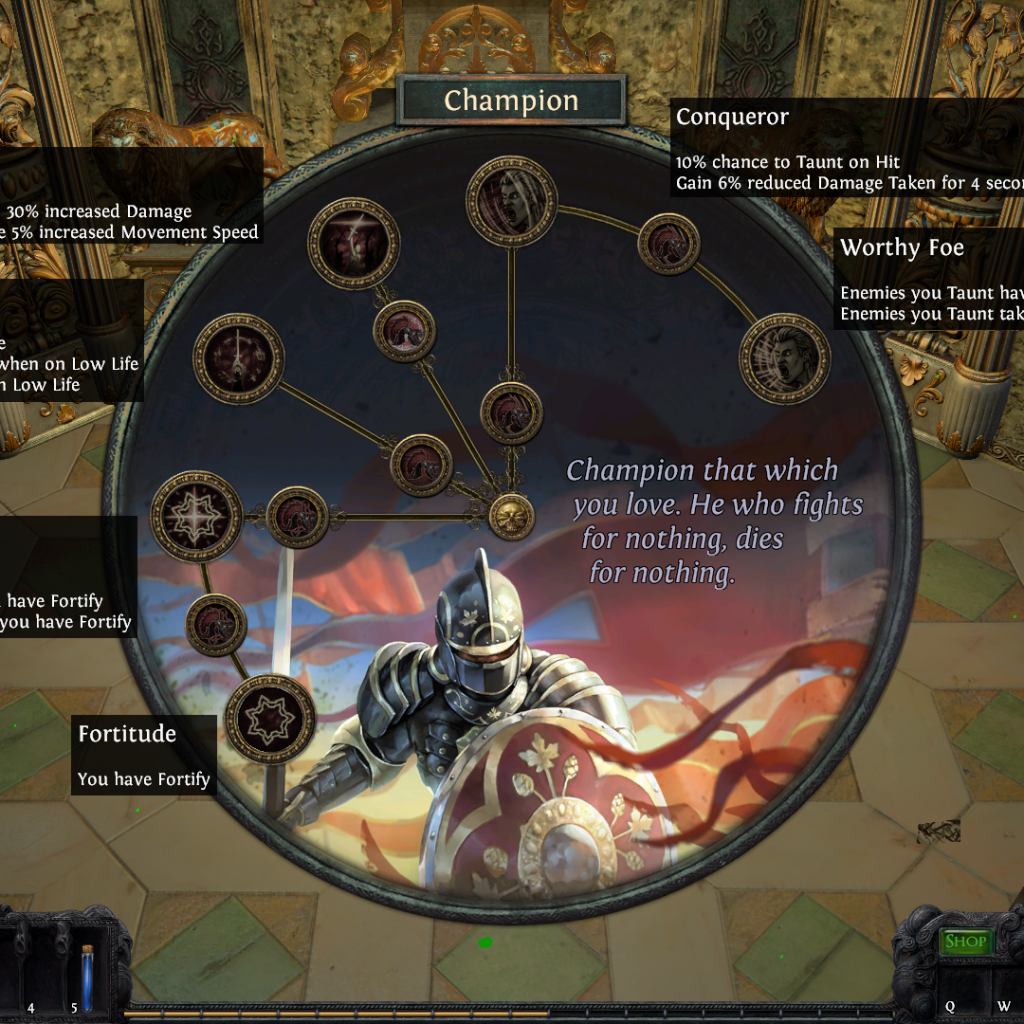1024x1024 pixels.
Task: Select small passive between Conqueror and Worthy Foe
Action: coord(668,244)
